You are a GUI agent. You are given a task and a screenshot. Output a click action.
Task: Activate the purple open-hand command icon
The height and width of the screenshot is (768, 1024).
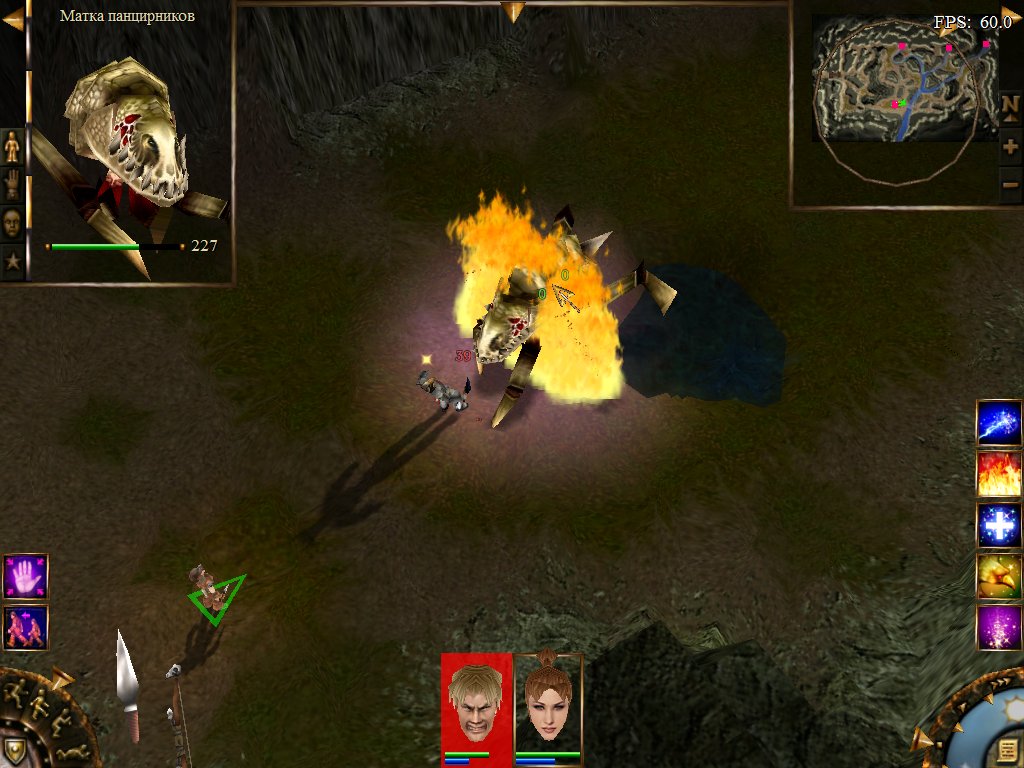pos(25,576)
